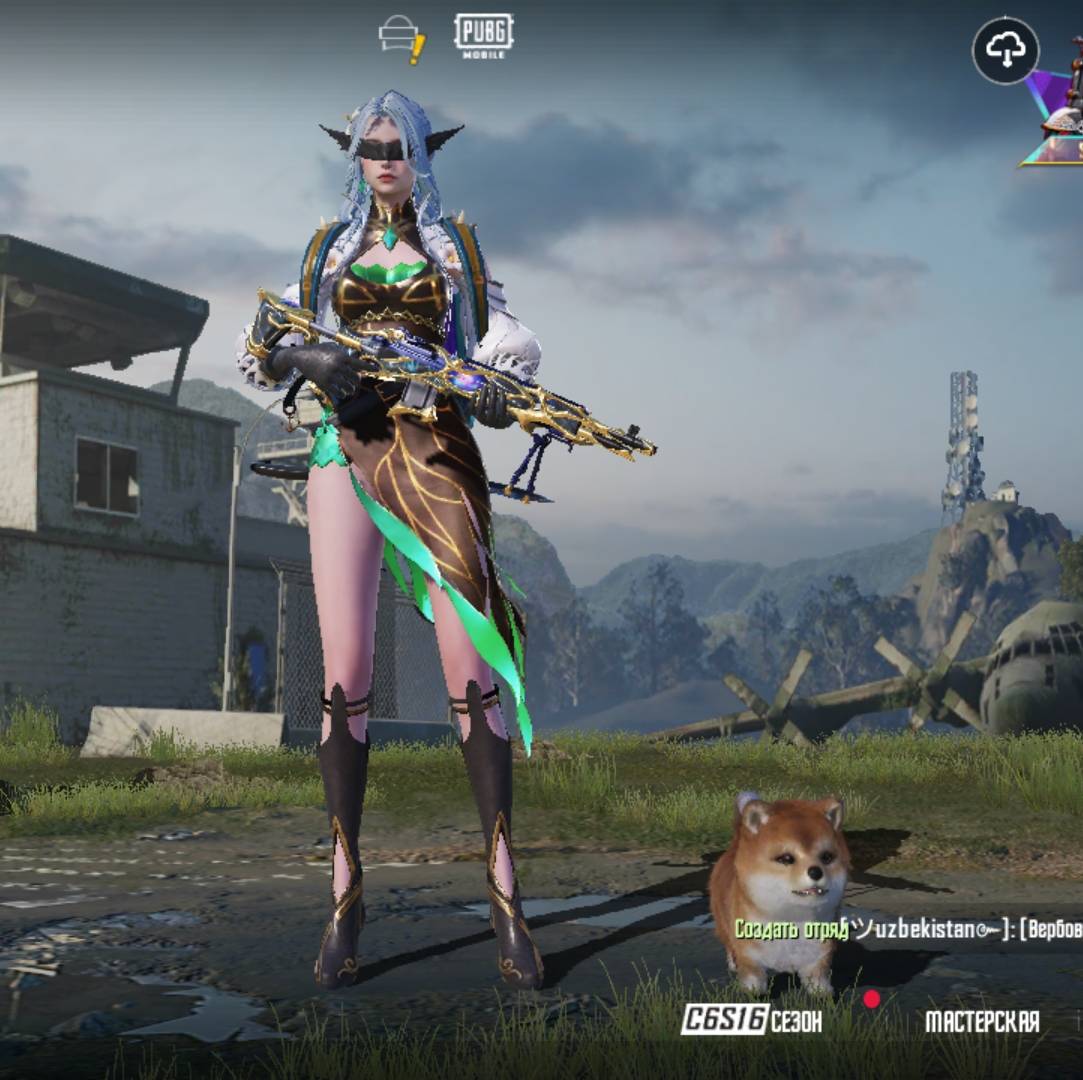Open the notification icon with yellow exclamation
1083x1080 pixels.
401,38
